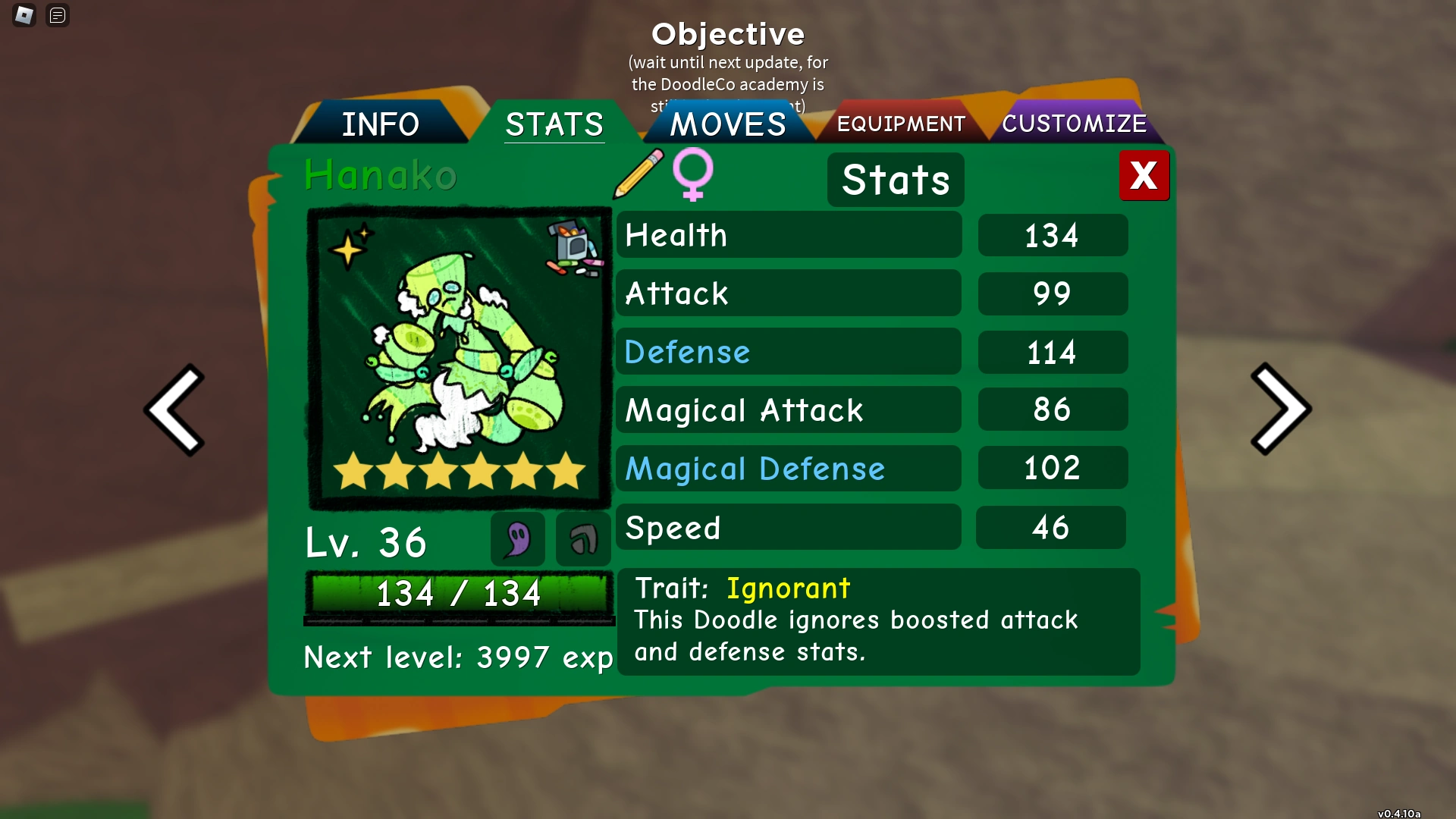Click the purple ghost icon below the portrait
The height and width of the screenshot is (819, 1456).
tap(517, 539)
